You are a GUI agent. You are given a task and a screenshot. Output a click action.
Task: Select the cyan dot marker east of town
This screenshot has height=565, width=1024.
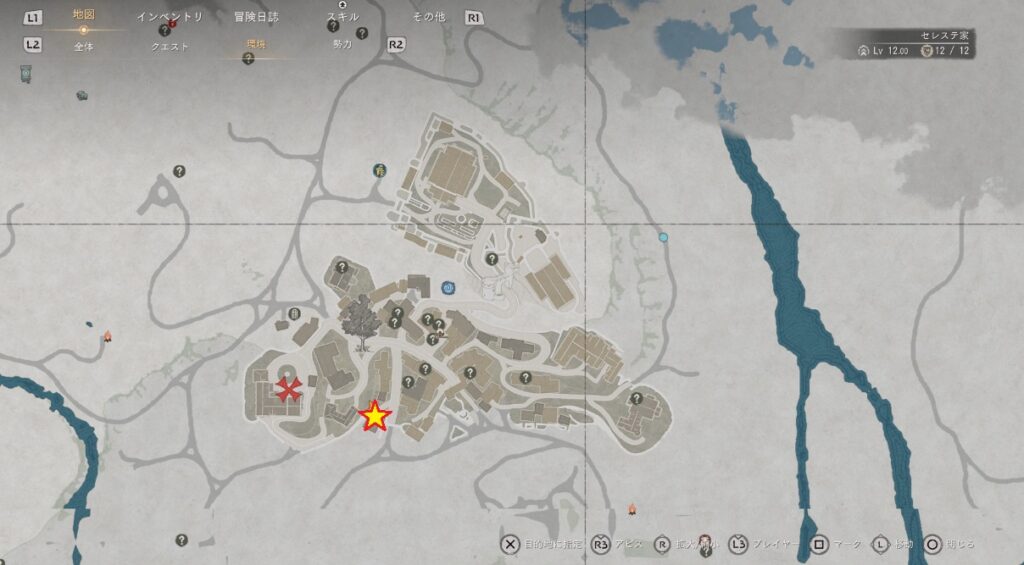pyautogui.click(x=663, y=238)
